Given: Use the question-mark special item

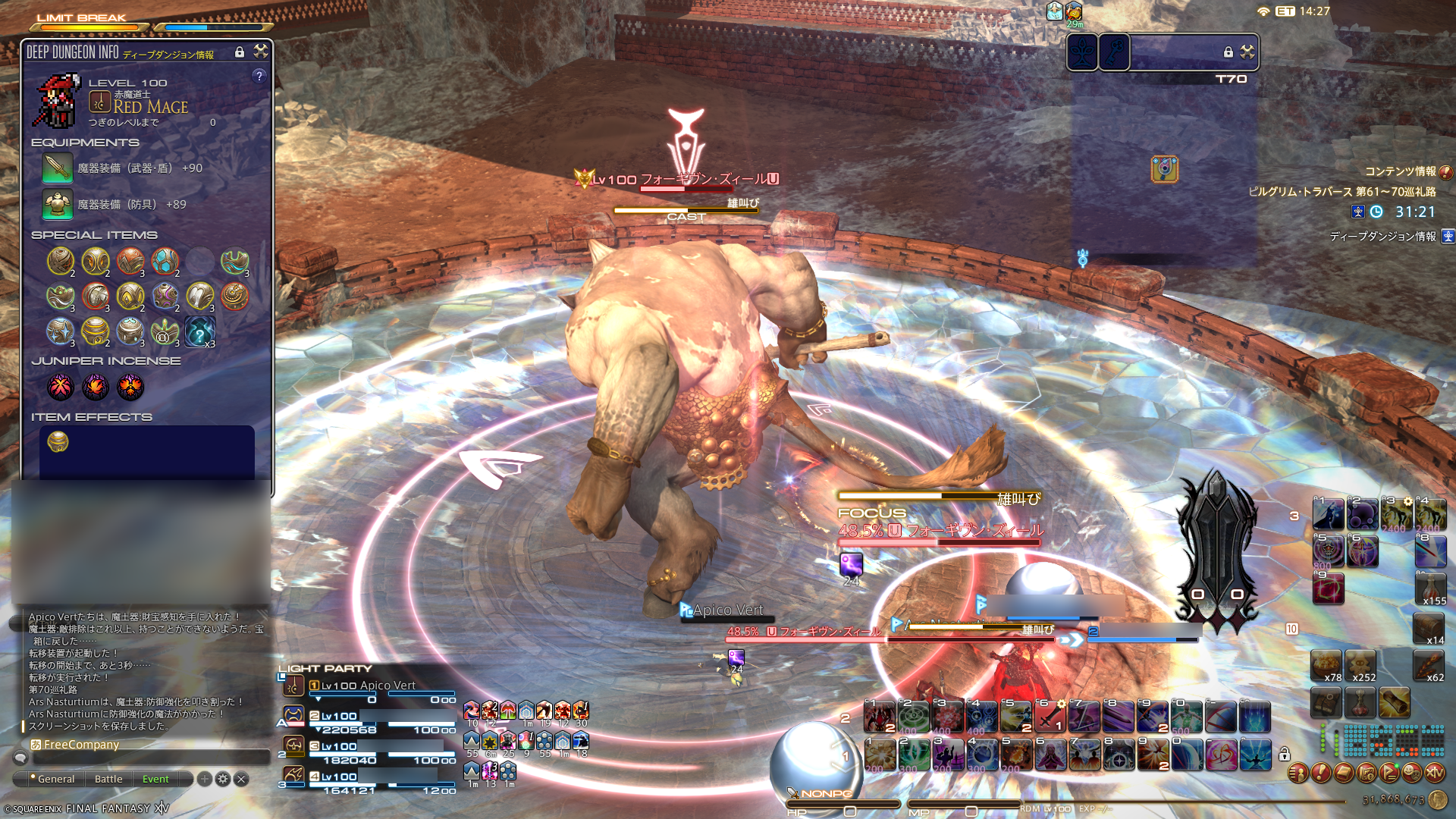Looking at the screenshot, I should (x=200, y=331).
